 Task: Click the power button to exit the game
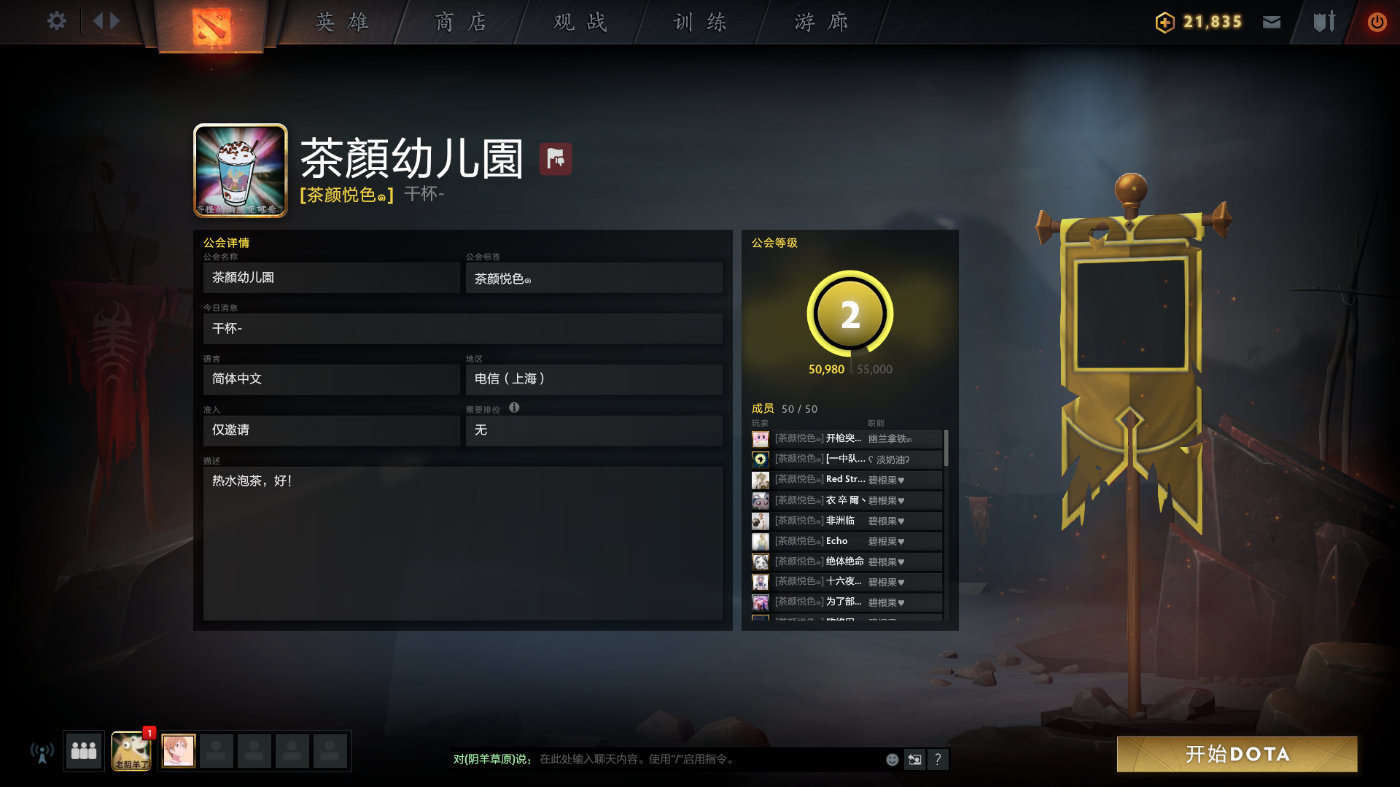click(x=1379, y=20)
